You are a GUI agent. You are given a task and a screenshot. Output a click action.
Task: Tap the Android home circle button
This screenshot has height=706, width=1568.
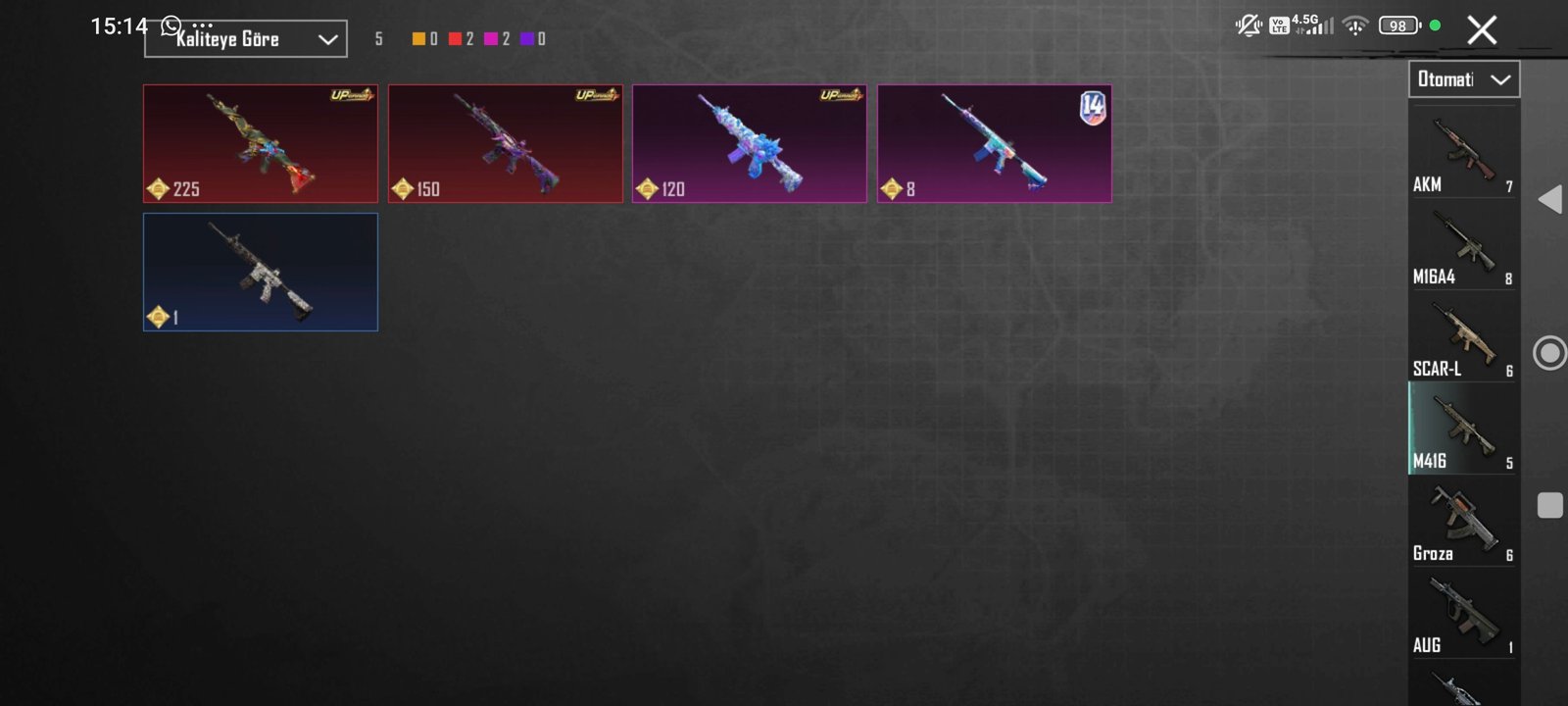(1549, 353)
